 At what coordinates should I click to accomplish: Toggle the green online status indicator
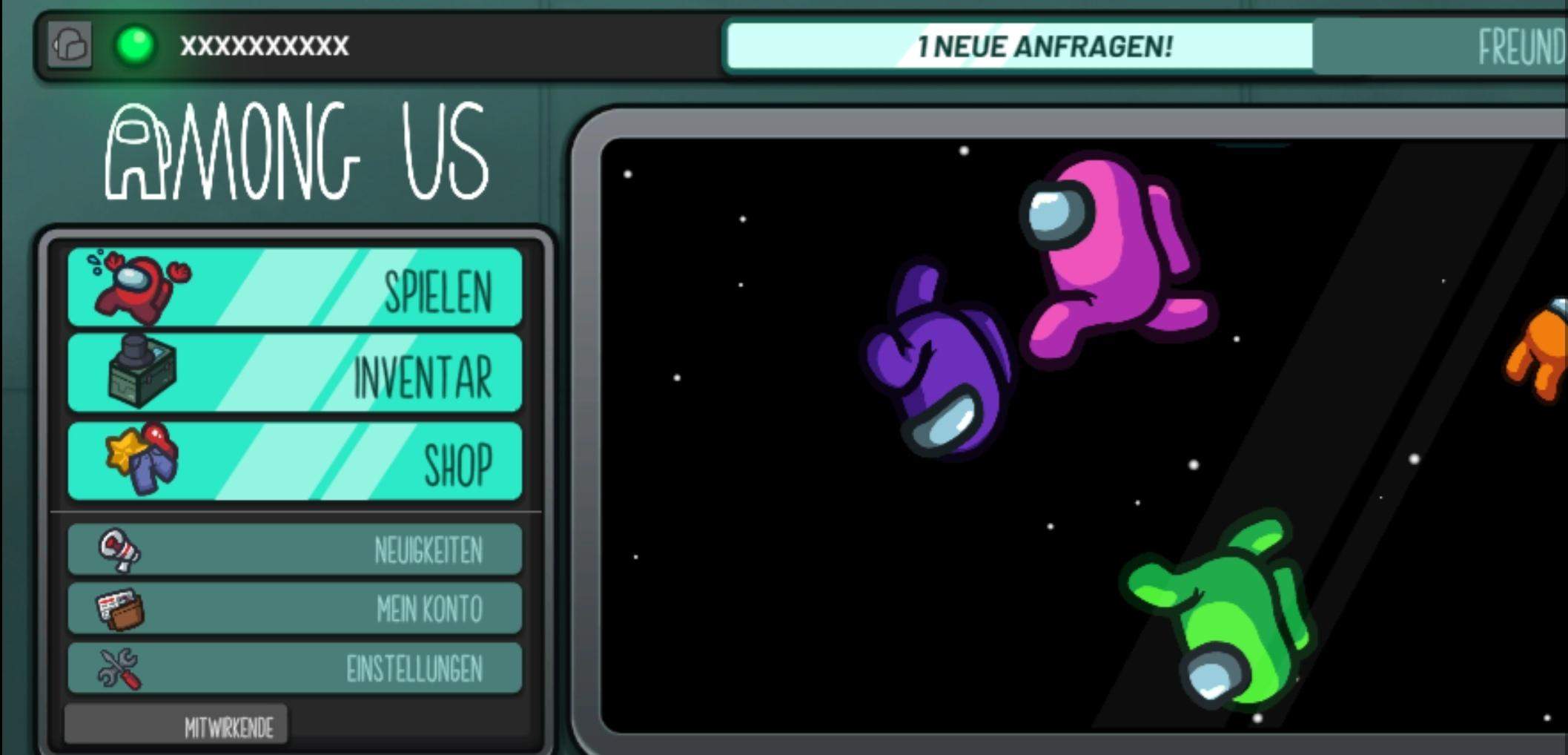pyautogui.click(x=135, y=46)
